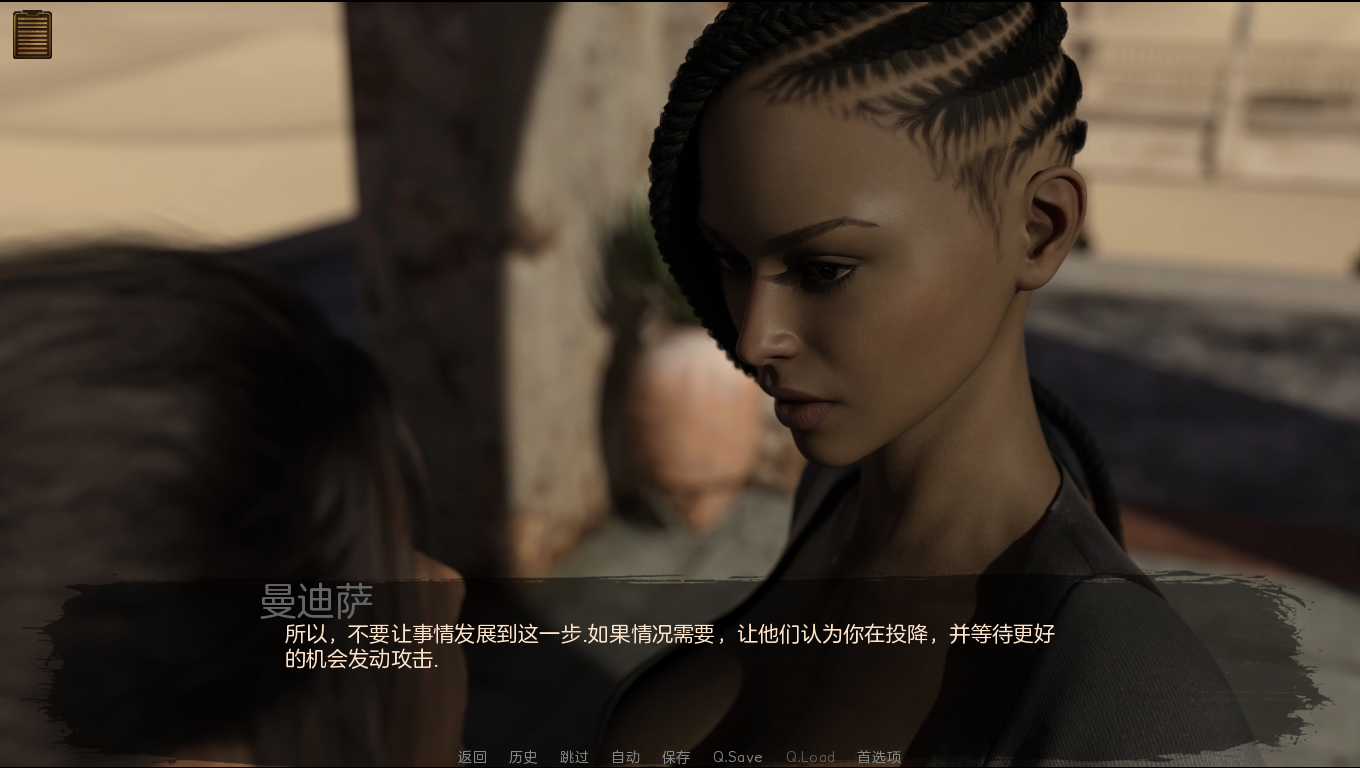This screenshot has height=768, width=1360.
Task: Click the notepad icon in top-left corner
Action: pyautogui.click(x=31, y=33)
